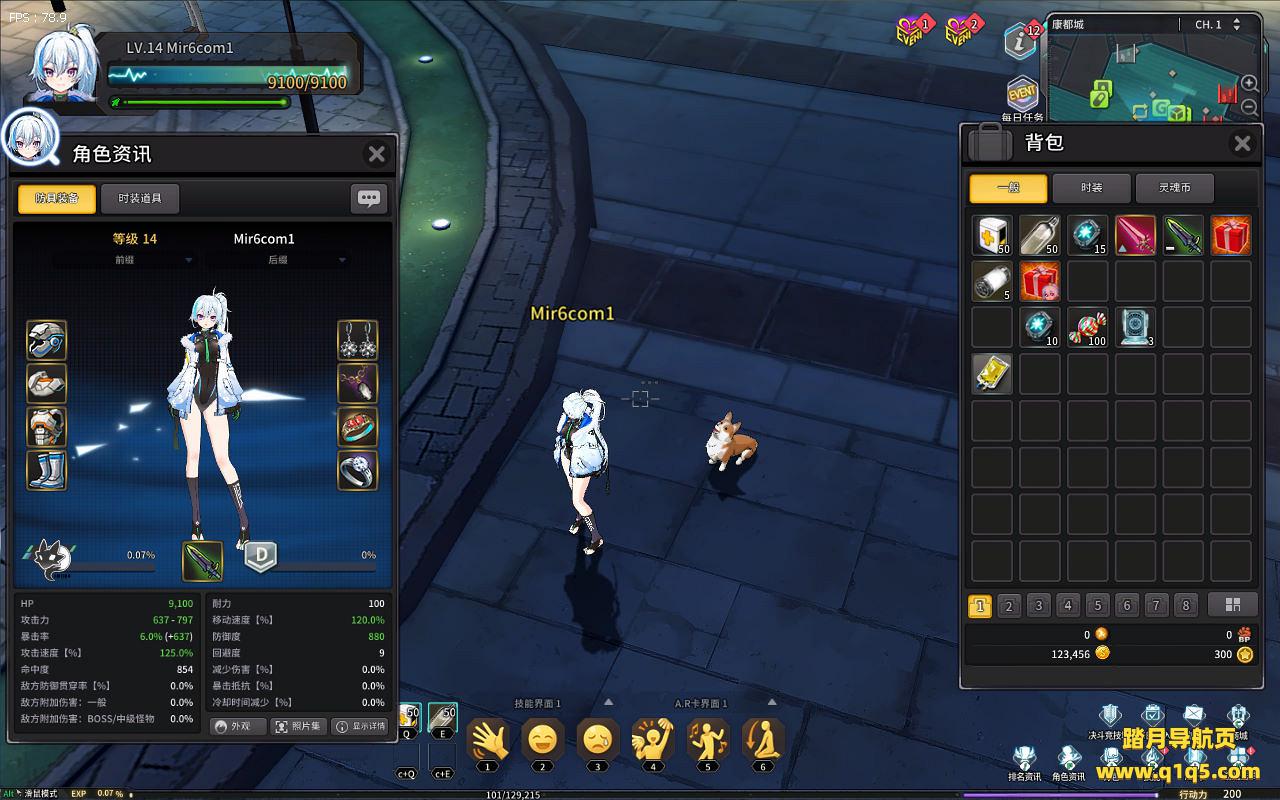Close the 背包 backpack window
The image size is (1280, 800).
coord(1242,144)
